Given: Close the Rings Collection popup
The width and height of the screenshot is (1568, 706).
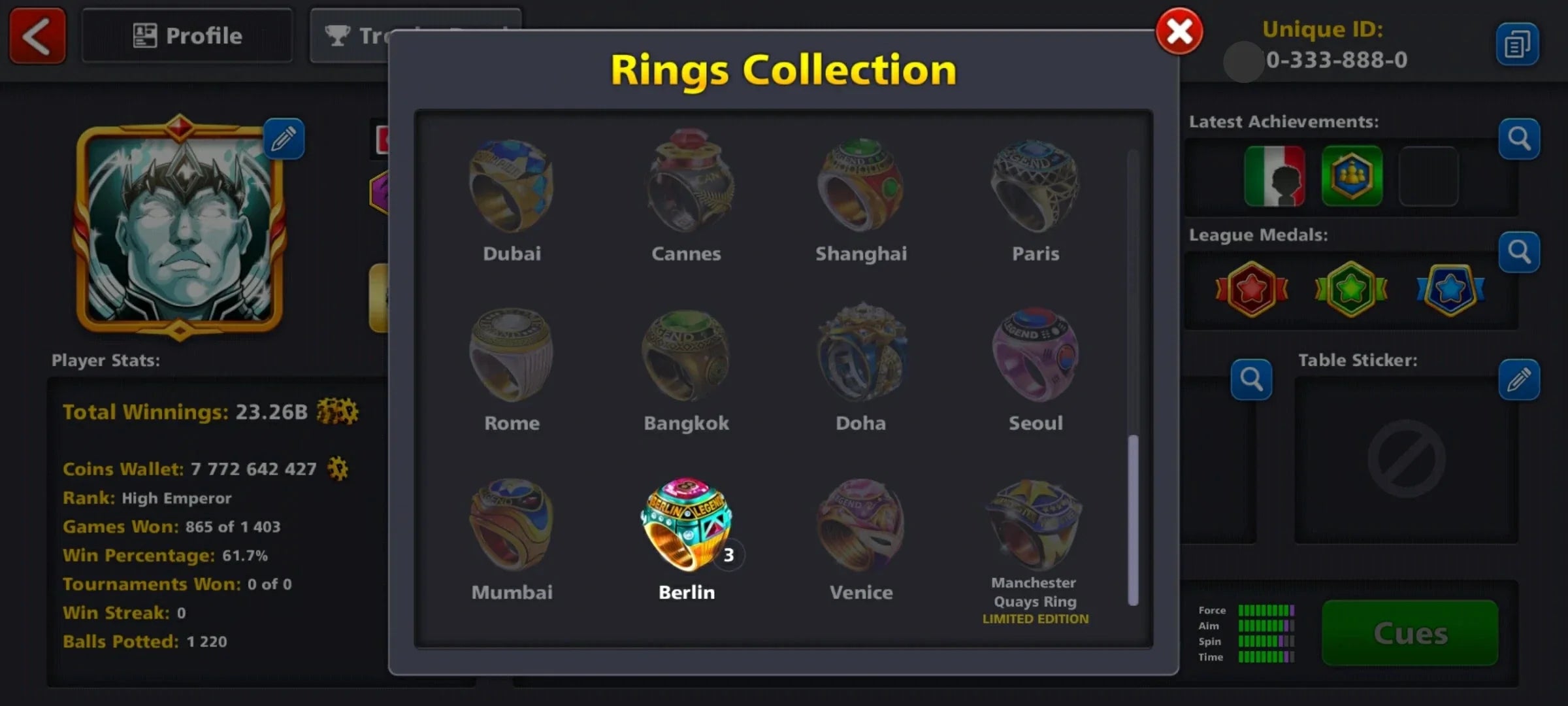Looking at the screenshot, I should coord(1178,31).
